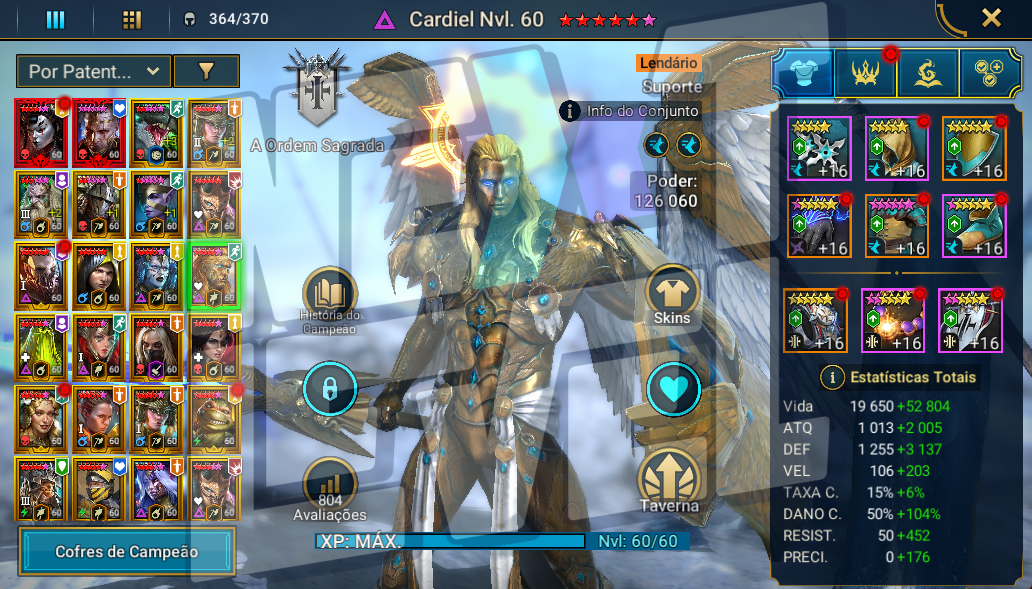Select the equipped boots slot

pos(974,225)
